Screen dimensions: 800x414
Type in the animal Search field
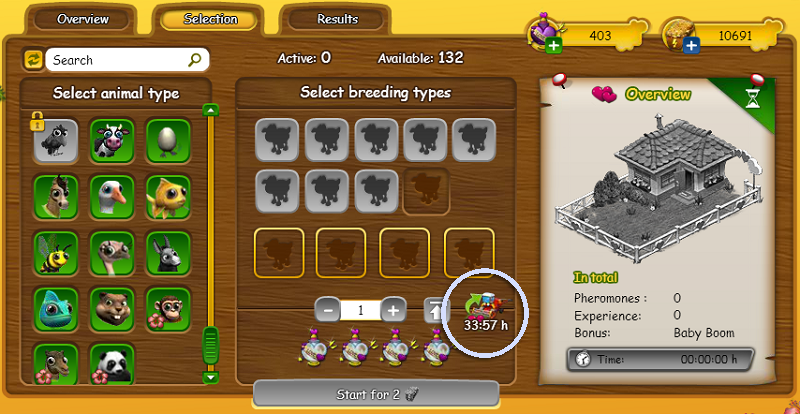(x=118, y=60)
